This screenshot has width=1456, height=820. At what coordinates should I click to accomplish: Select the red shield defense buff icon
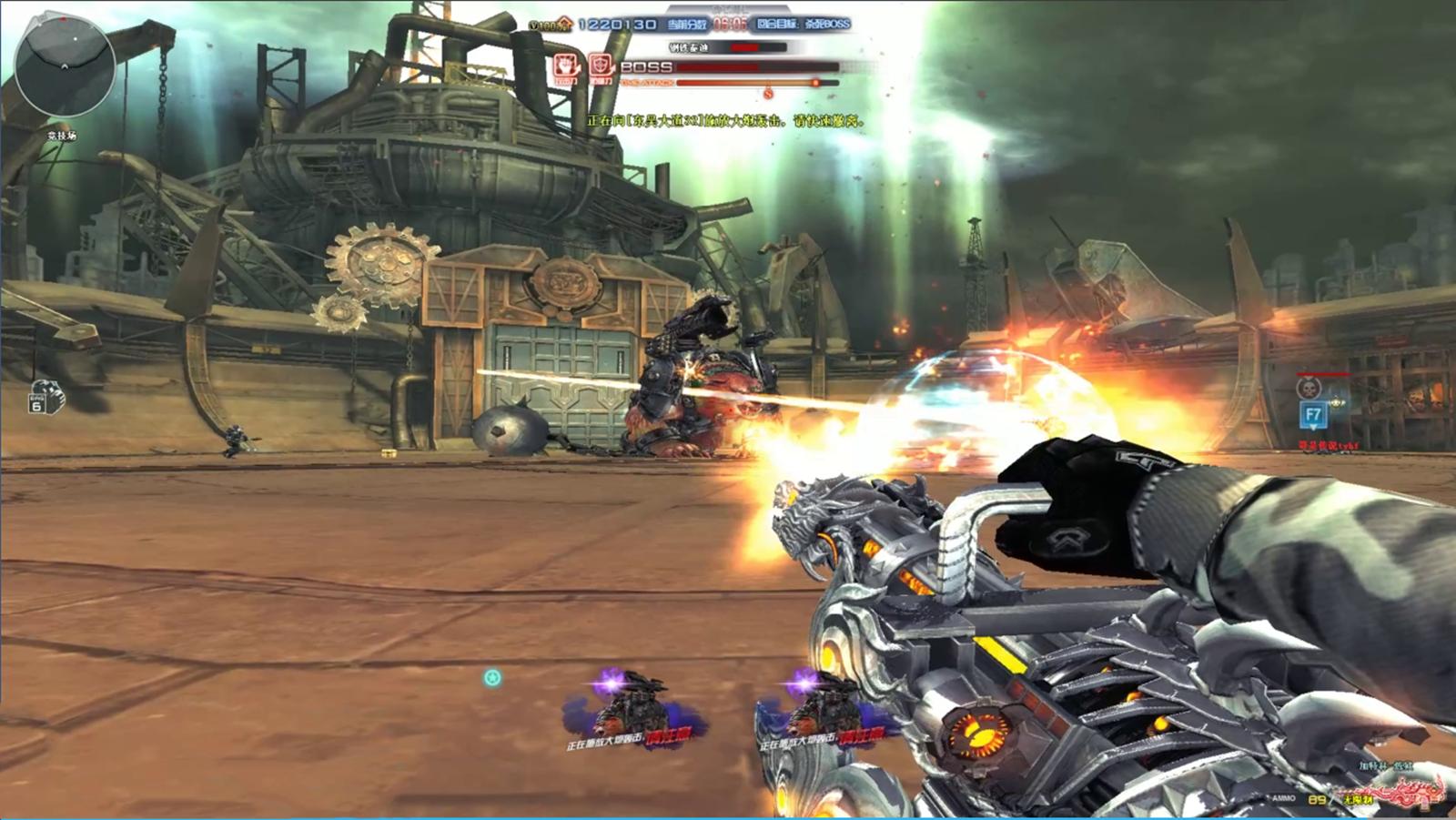click(600, 66)
